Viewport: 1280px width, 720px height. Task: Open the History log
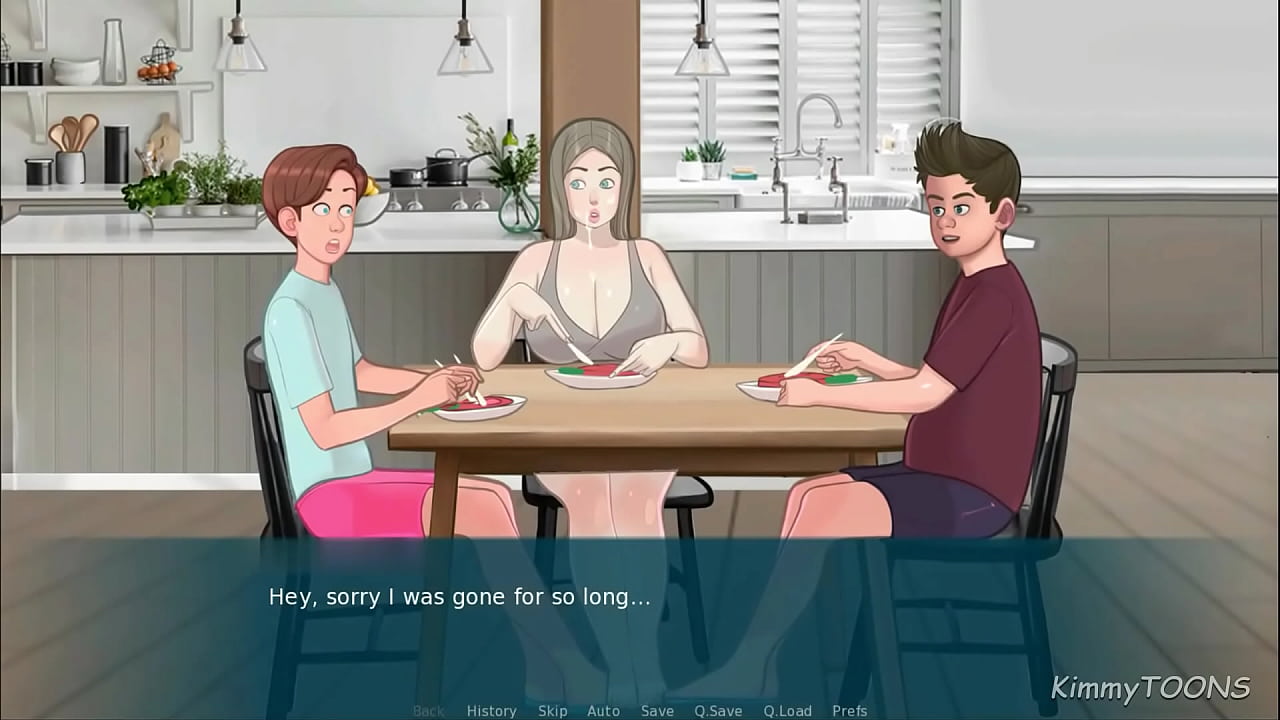[492, 711]
